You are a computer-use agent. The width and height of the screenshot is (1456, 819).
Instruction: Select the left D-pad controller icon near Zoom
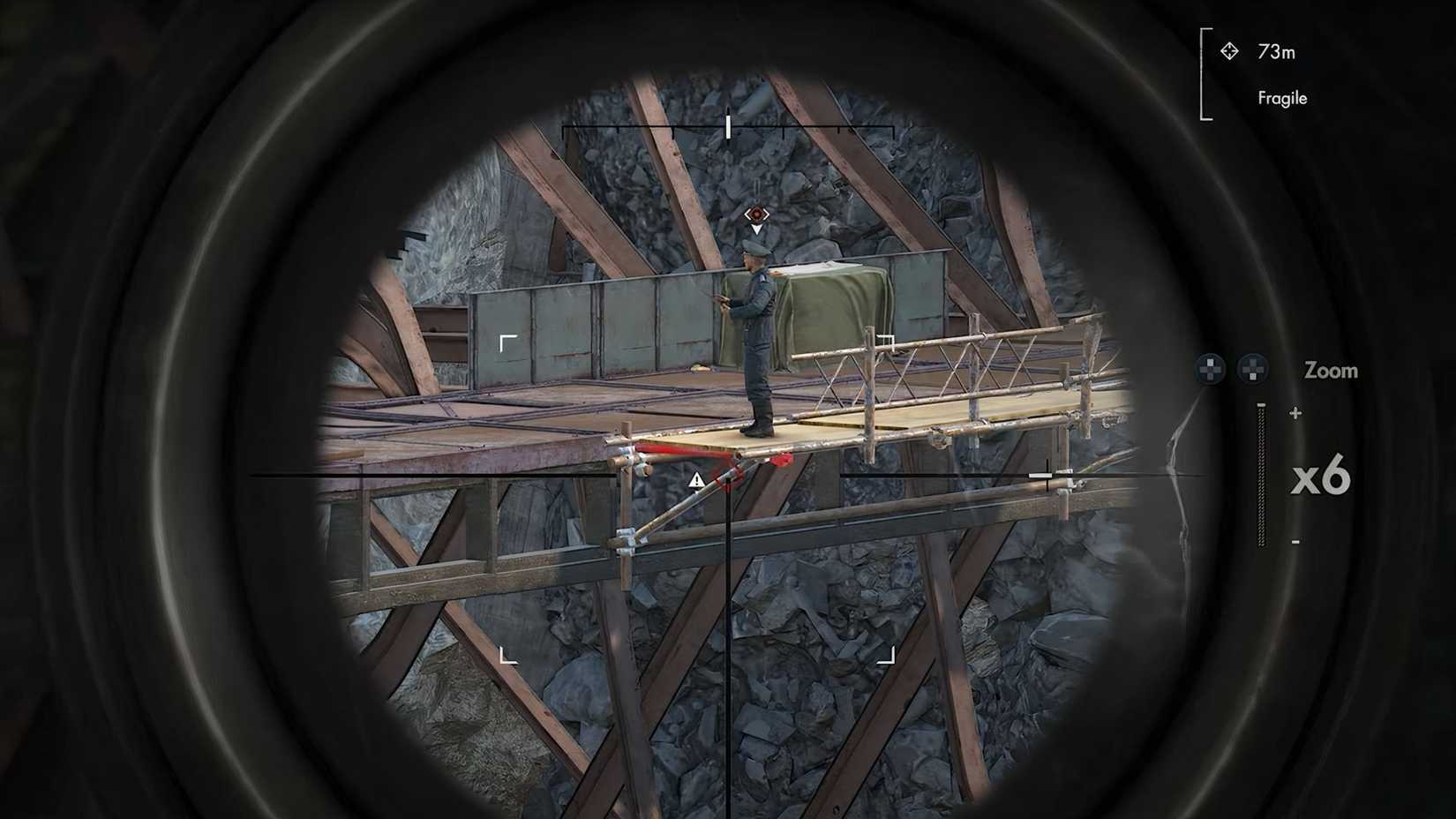coord(1210,369)
